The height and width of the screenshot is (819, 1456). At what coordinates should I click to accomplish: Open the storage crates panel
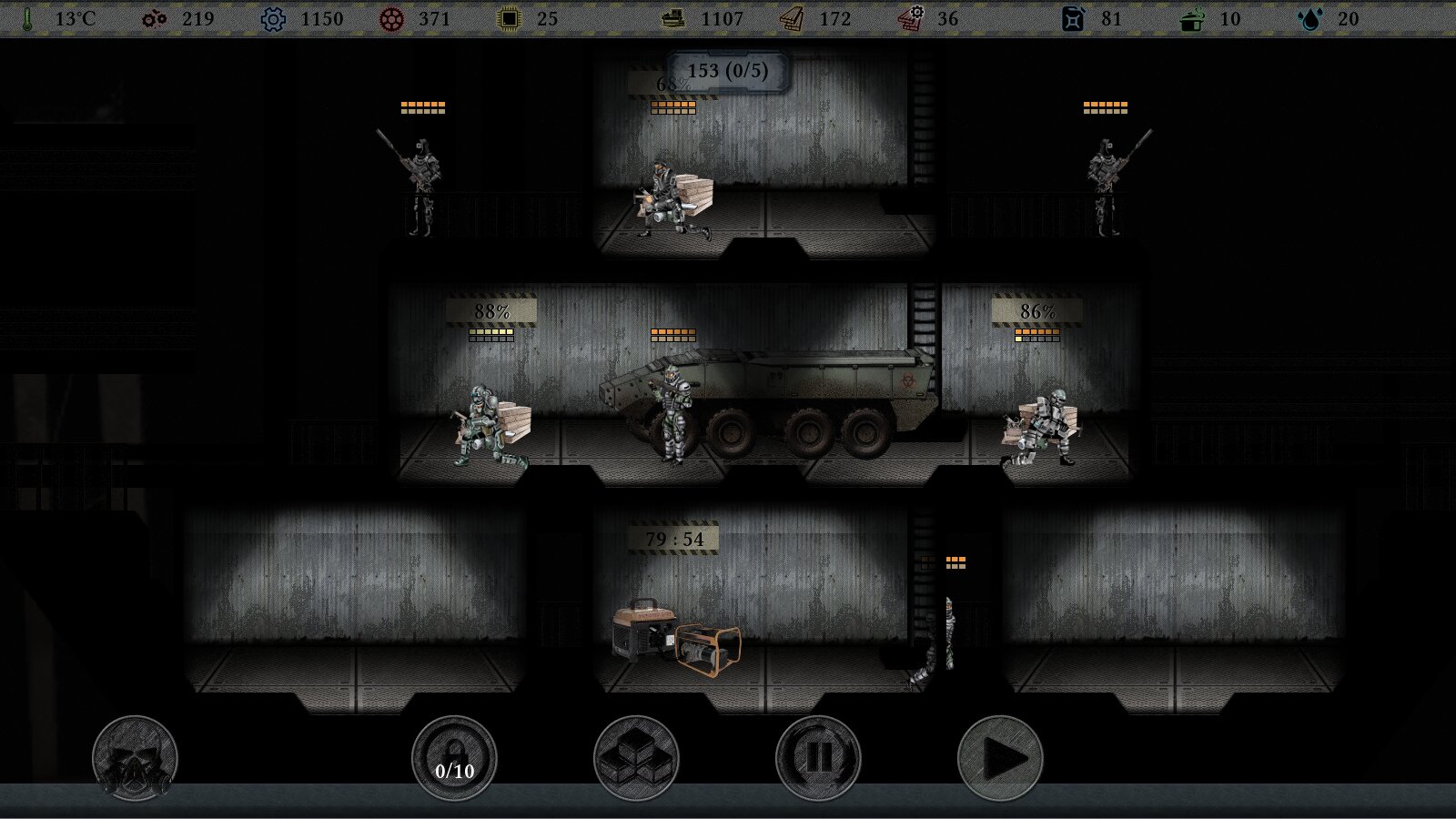(x=637, y=758)
